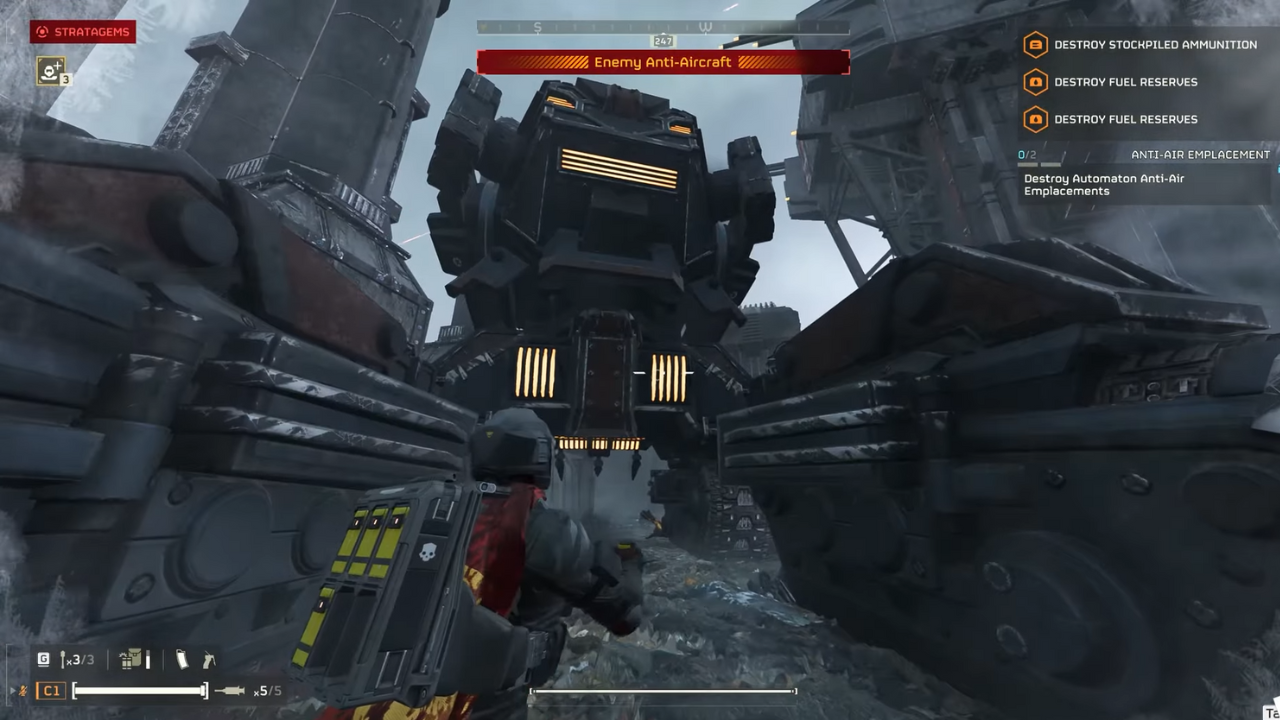Select the Reinforce stratagem icon
The image size is (1280, 720).
50,70
